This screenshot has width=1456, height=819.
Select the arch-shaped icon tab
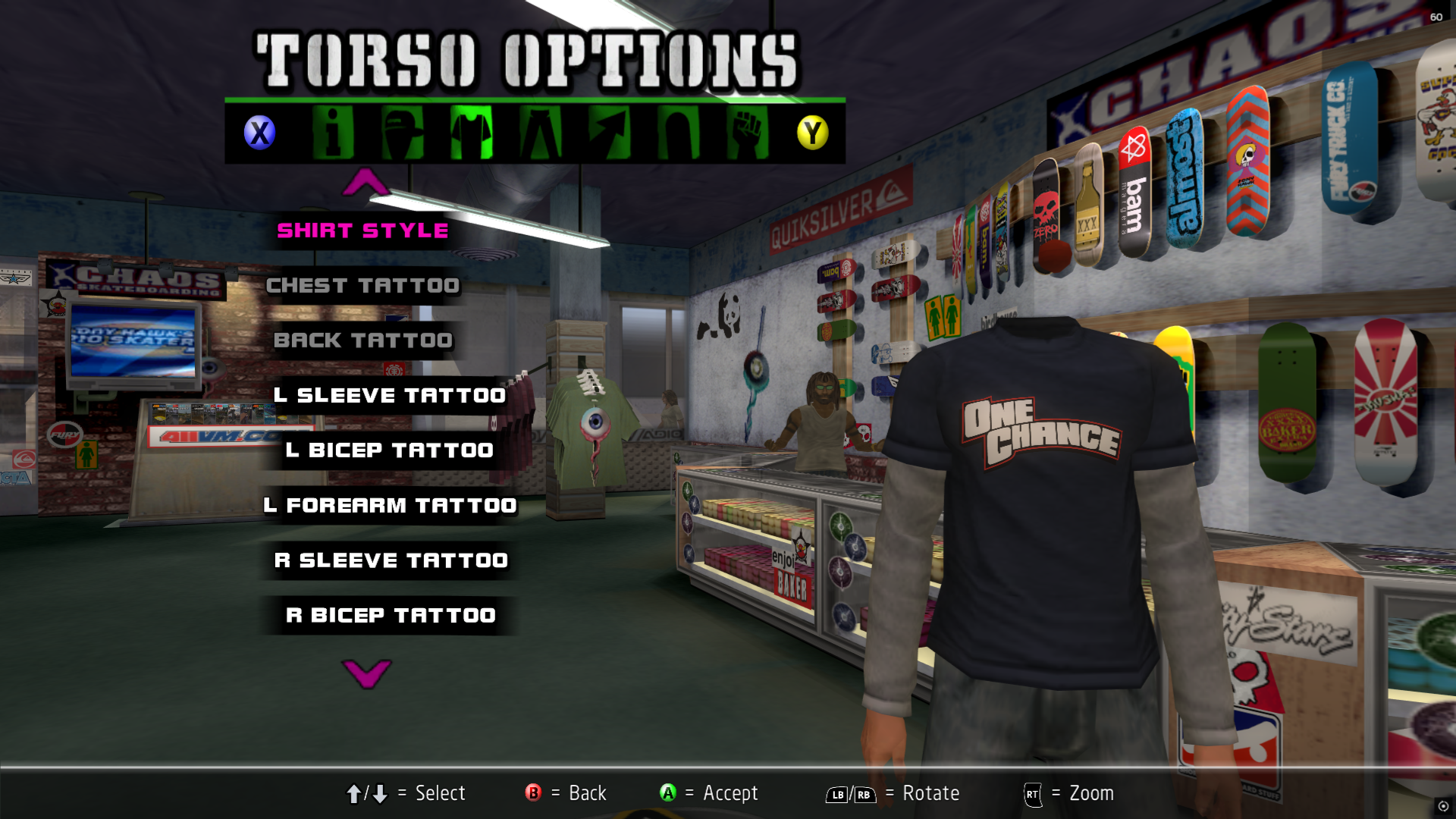click(x=678, y=133)
